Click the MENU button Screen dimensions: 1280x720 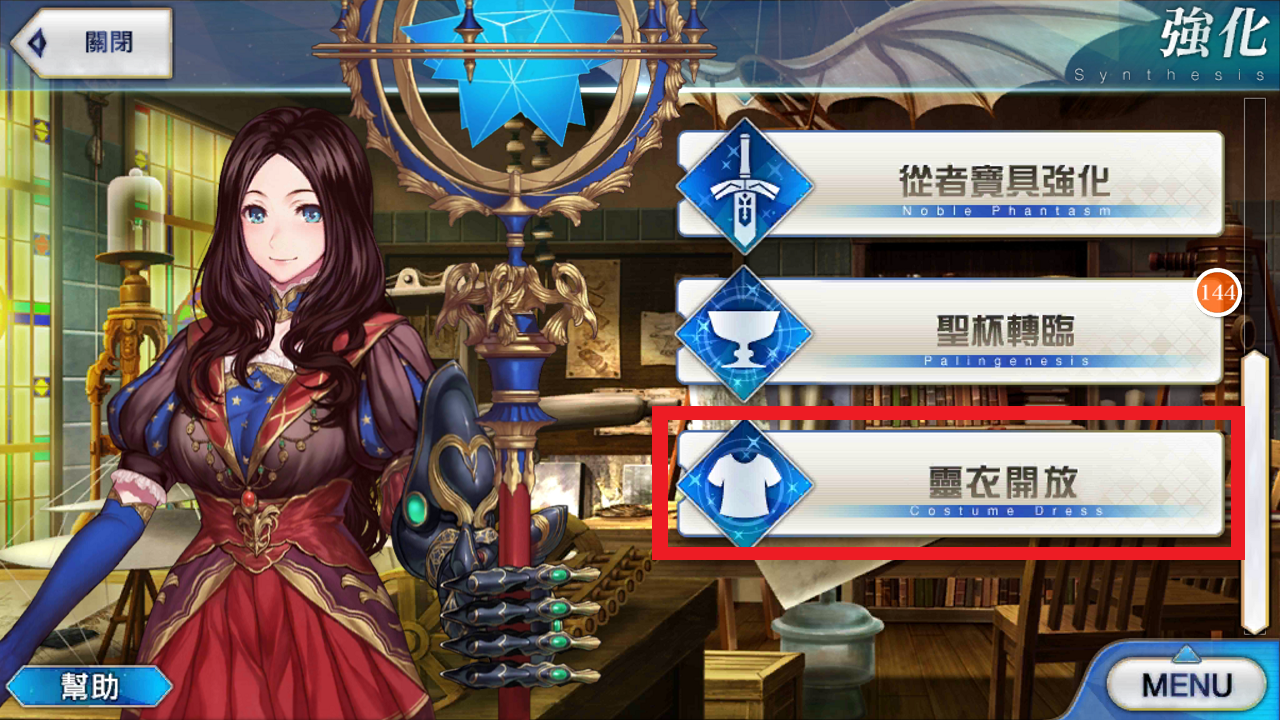[x=1185, y=684]
